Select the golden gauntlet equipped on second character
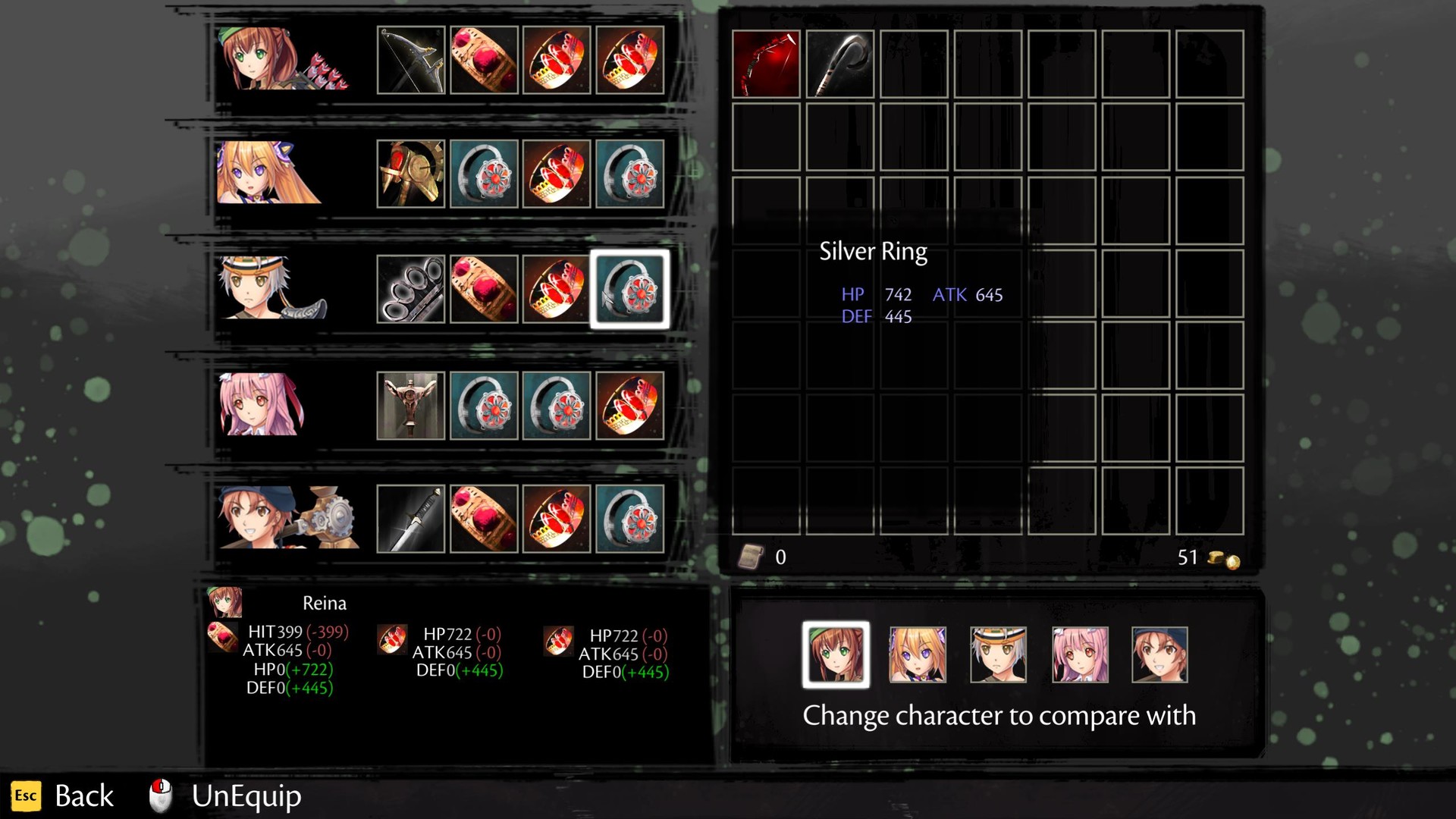Viewport: 1456px width, 819px height. pyautogui.click(x=410, y=176)
